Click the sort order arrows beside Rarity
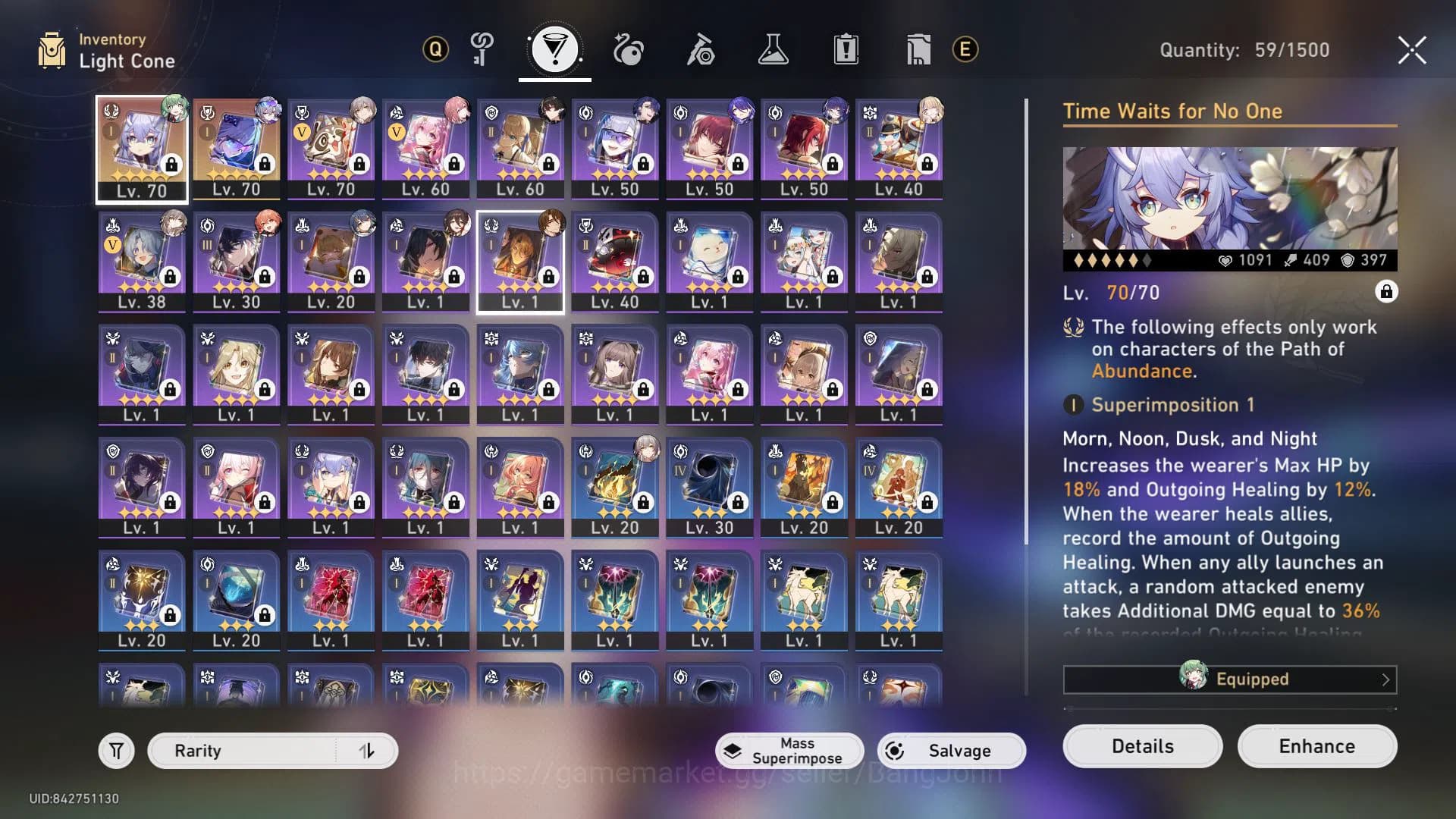This screenshot has height=819, width=1456. point(369,750)
